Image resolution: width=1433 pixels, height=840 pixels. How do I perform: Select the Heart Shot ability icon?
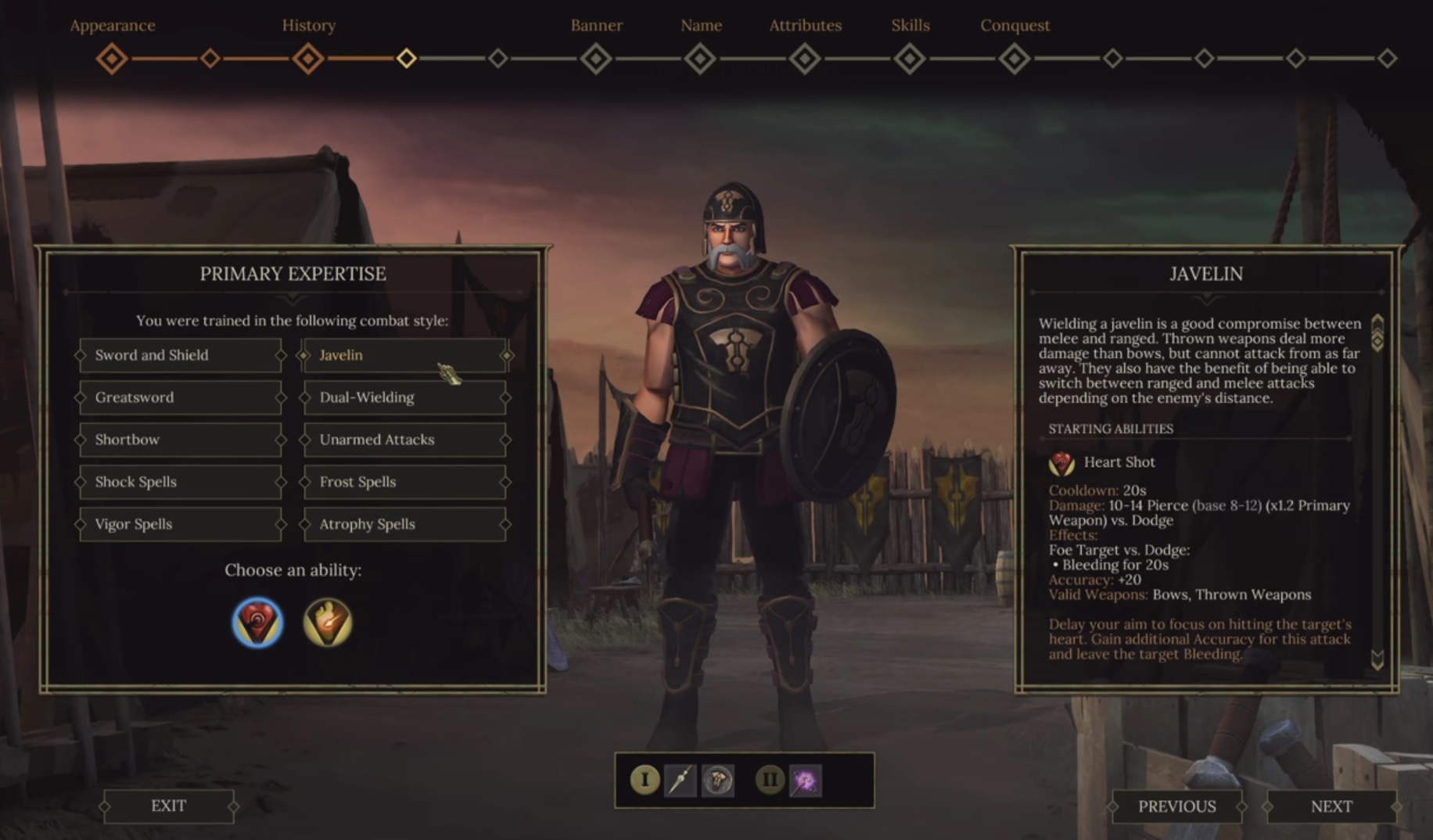(257, 623)
